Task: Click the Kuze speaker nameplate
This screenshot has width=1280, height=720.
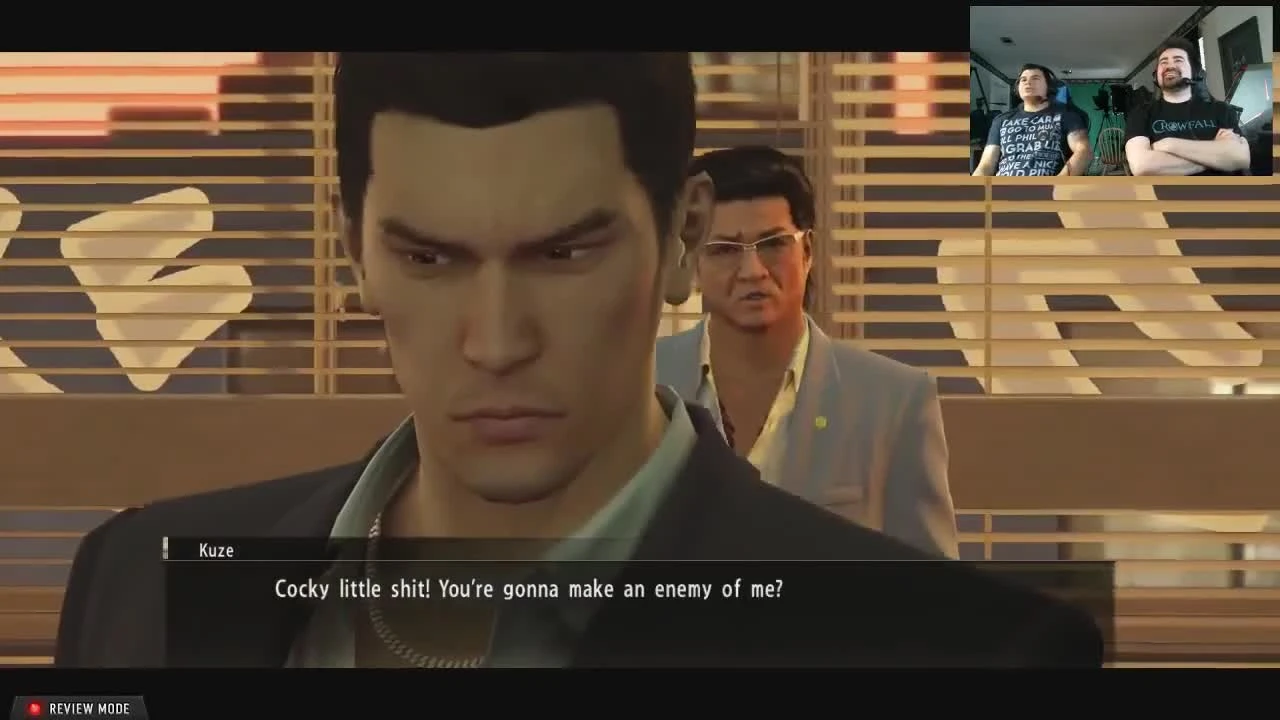Action: pos(218,550)
